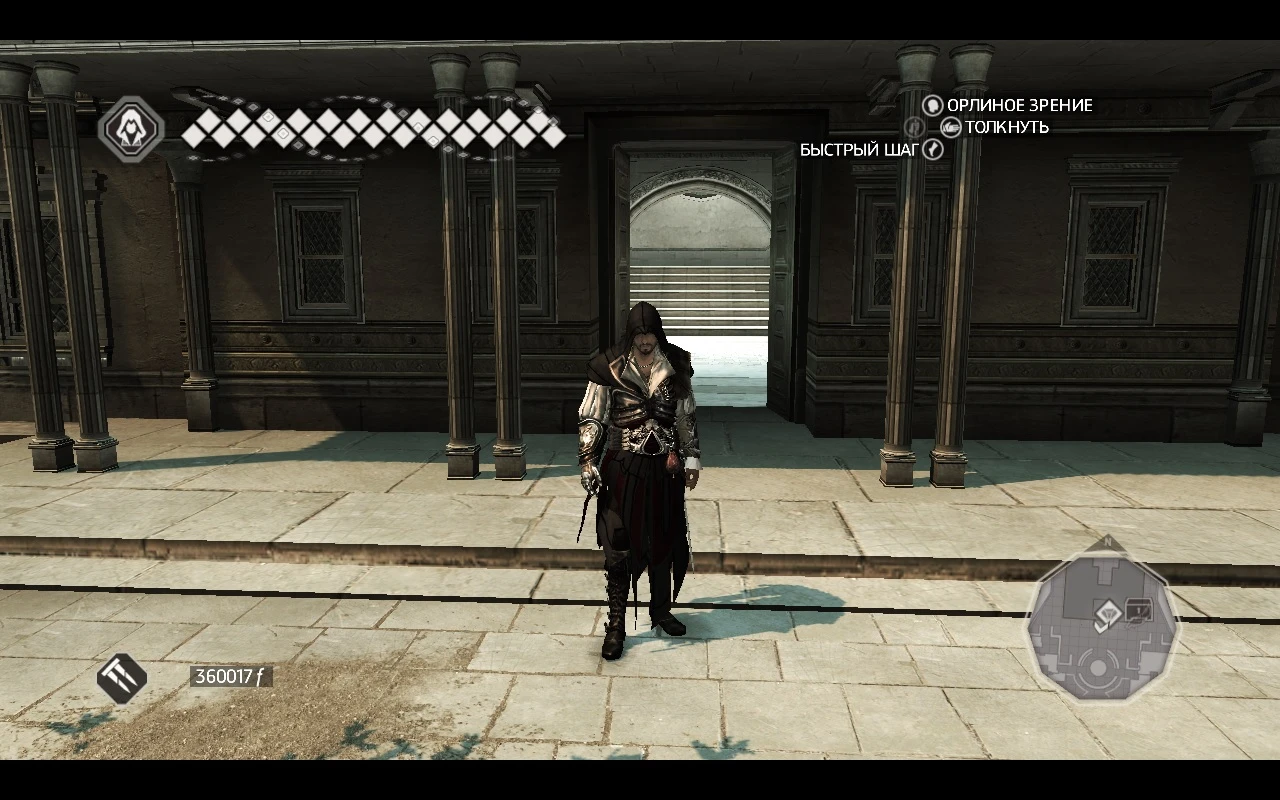Click the N compass marker above minimap
The height and width of the screenshot is (800, 1280).
coord(1108,541)
